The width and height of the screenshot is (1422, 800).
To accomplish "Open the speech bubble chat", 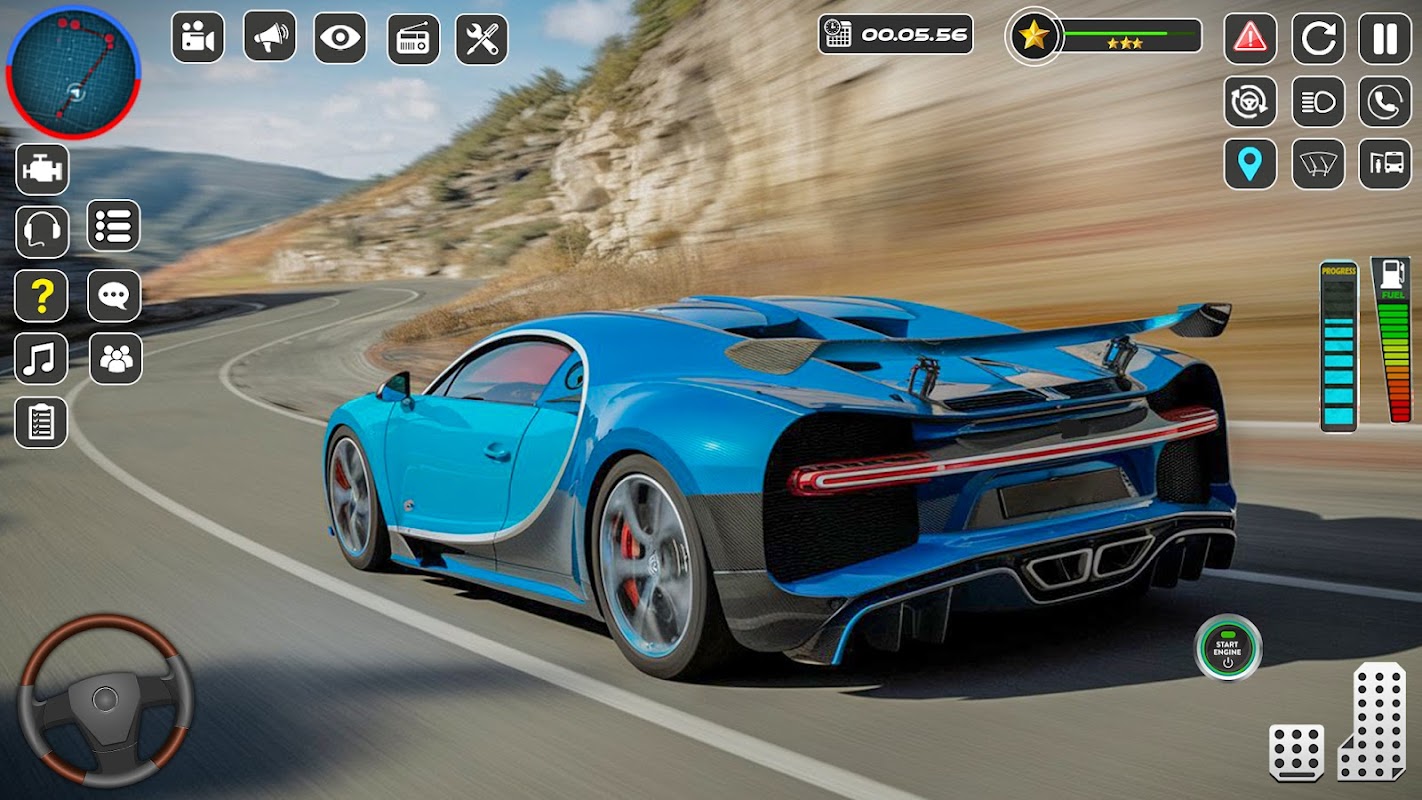I will [114, 296].
